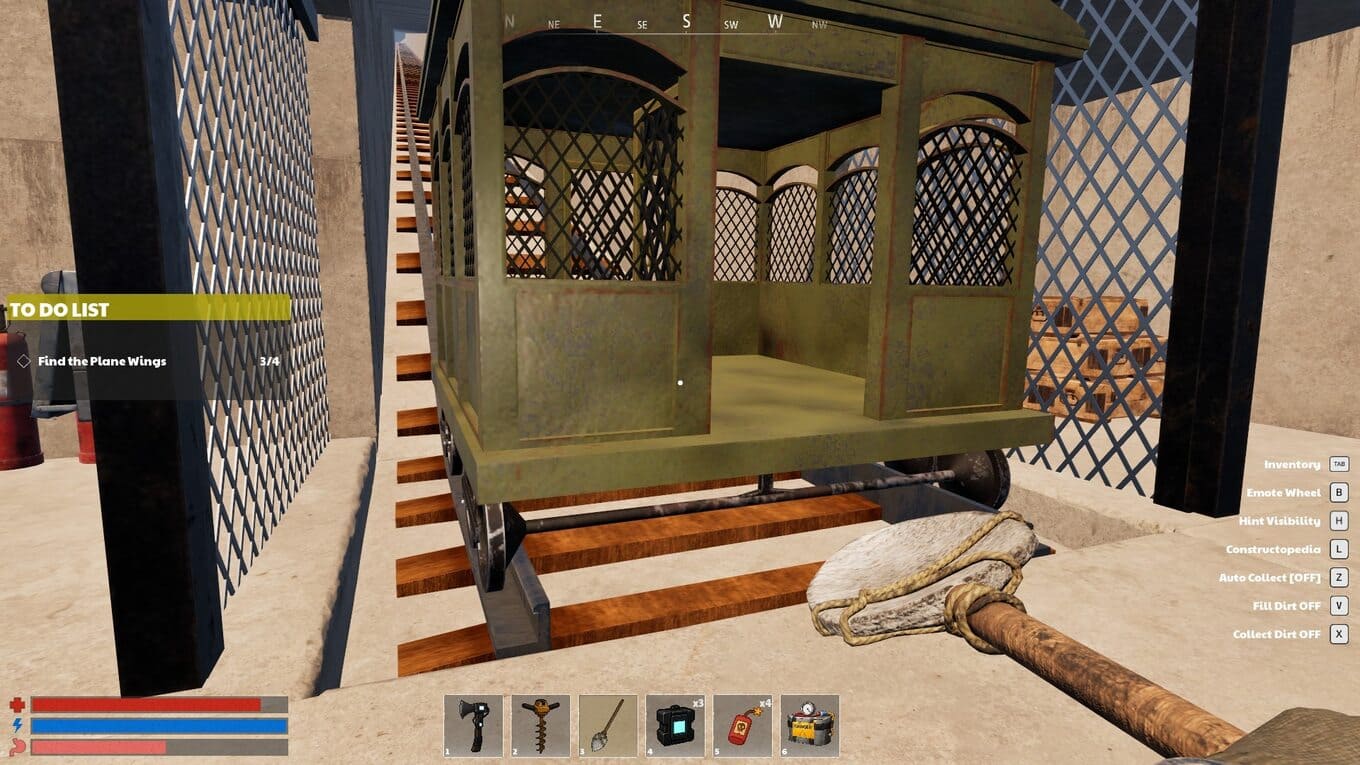Select the axe in hotbar slot 1
The height and width of the screenshot is (765, 1360).
(474, 726)
